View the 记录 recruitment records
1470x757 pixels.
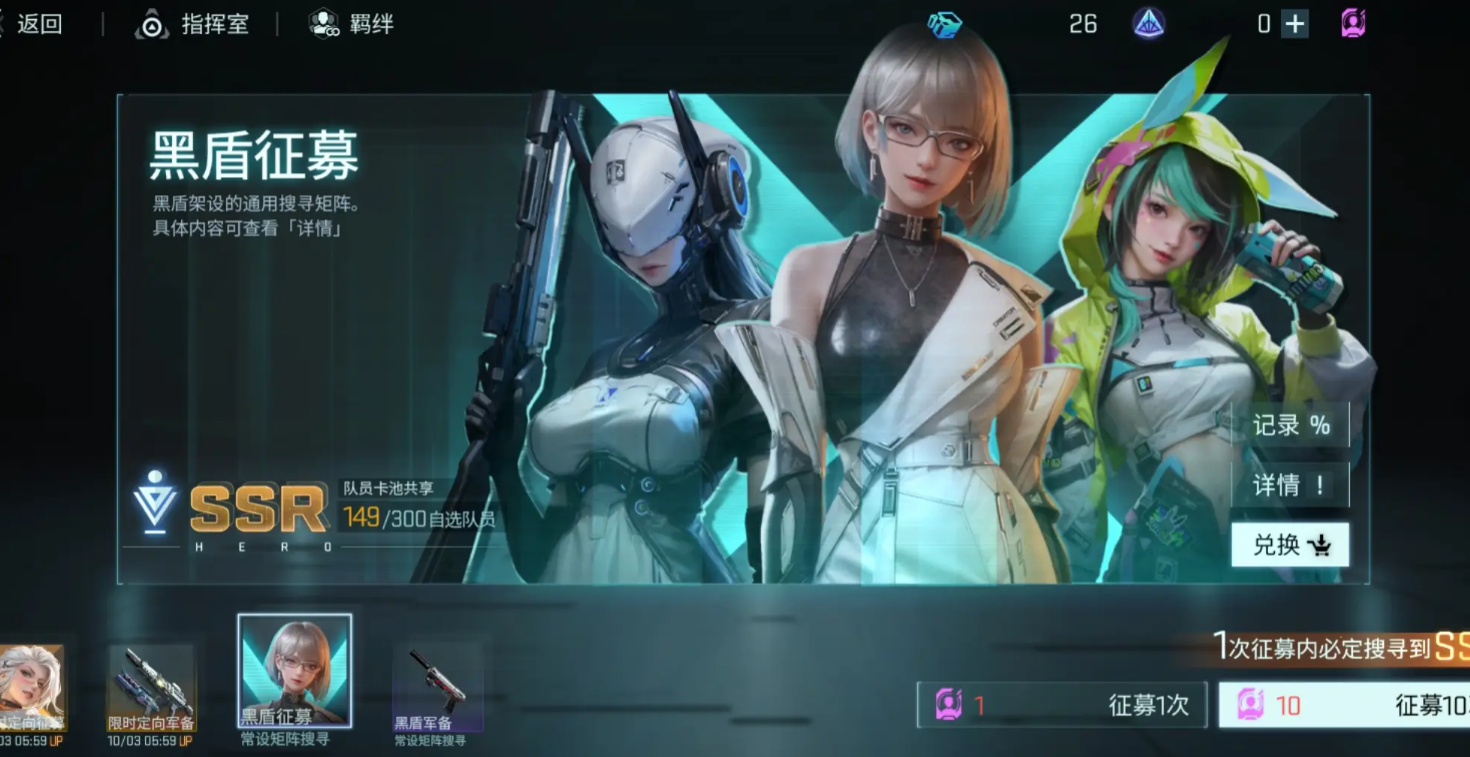1290,426
